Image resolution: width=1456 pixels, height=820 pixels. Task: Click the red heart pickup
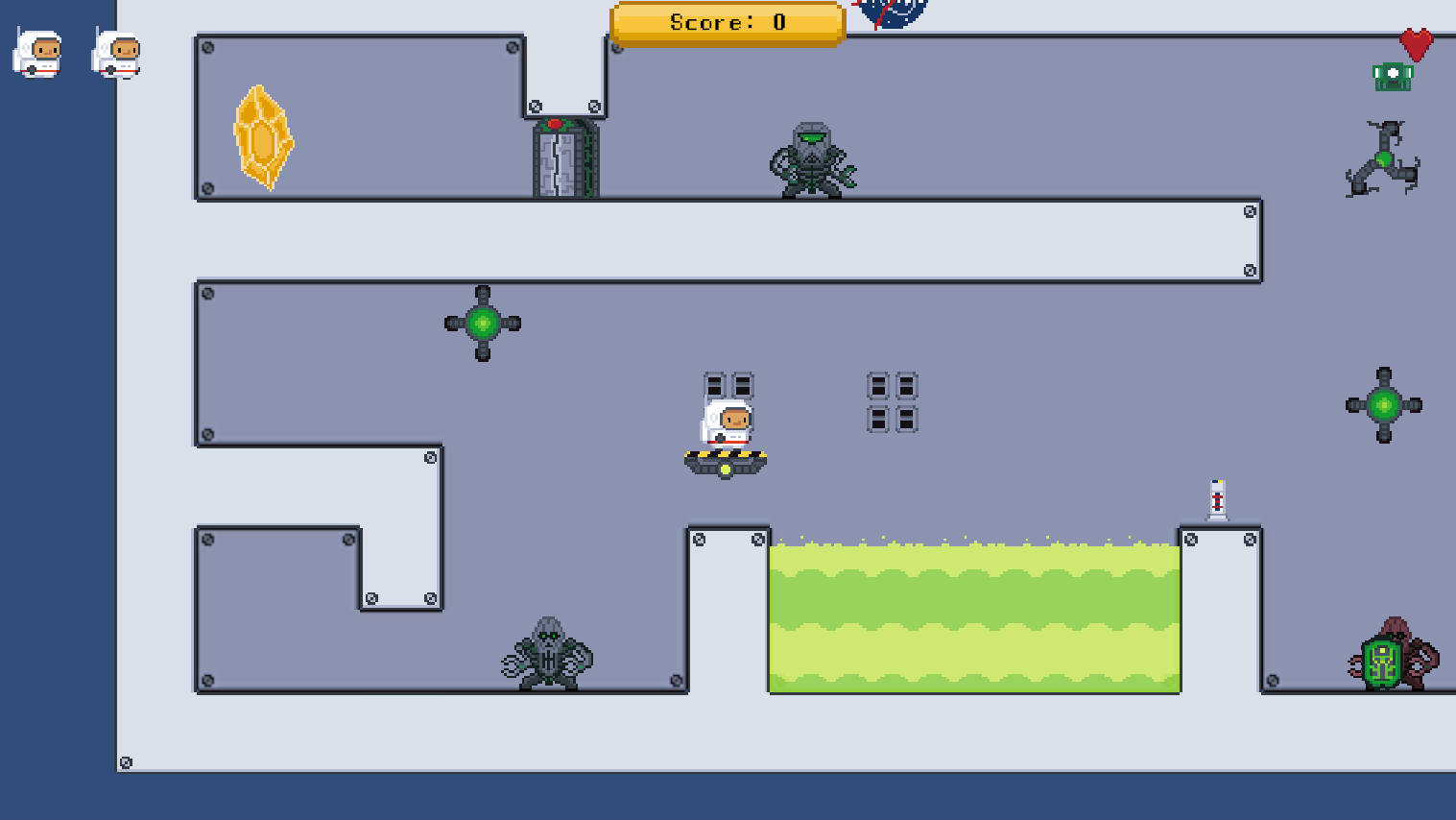(x=1415, y=43)
